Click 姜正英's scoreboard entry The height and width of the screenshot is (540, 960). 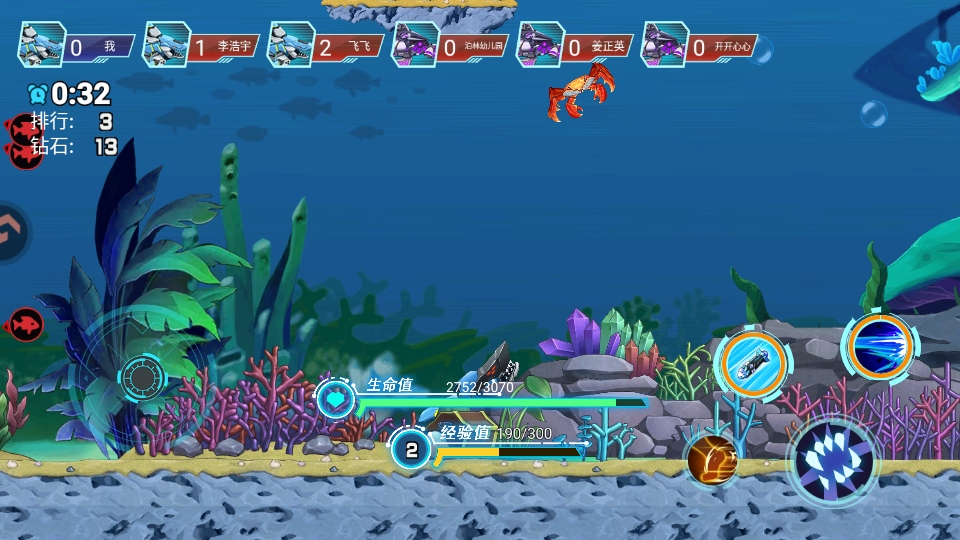[575, 46]
